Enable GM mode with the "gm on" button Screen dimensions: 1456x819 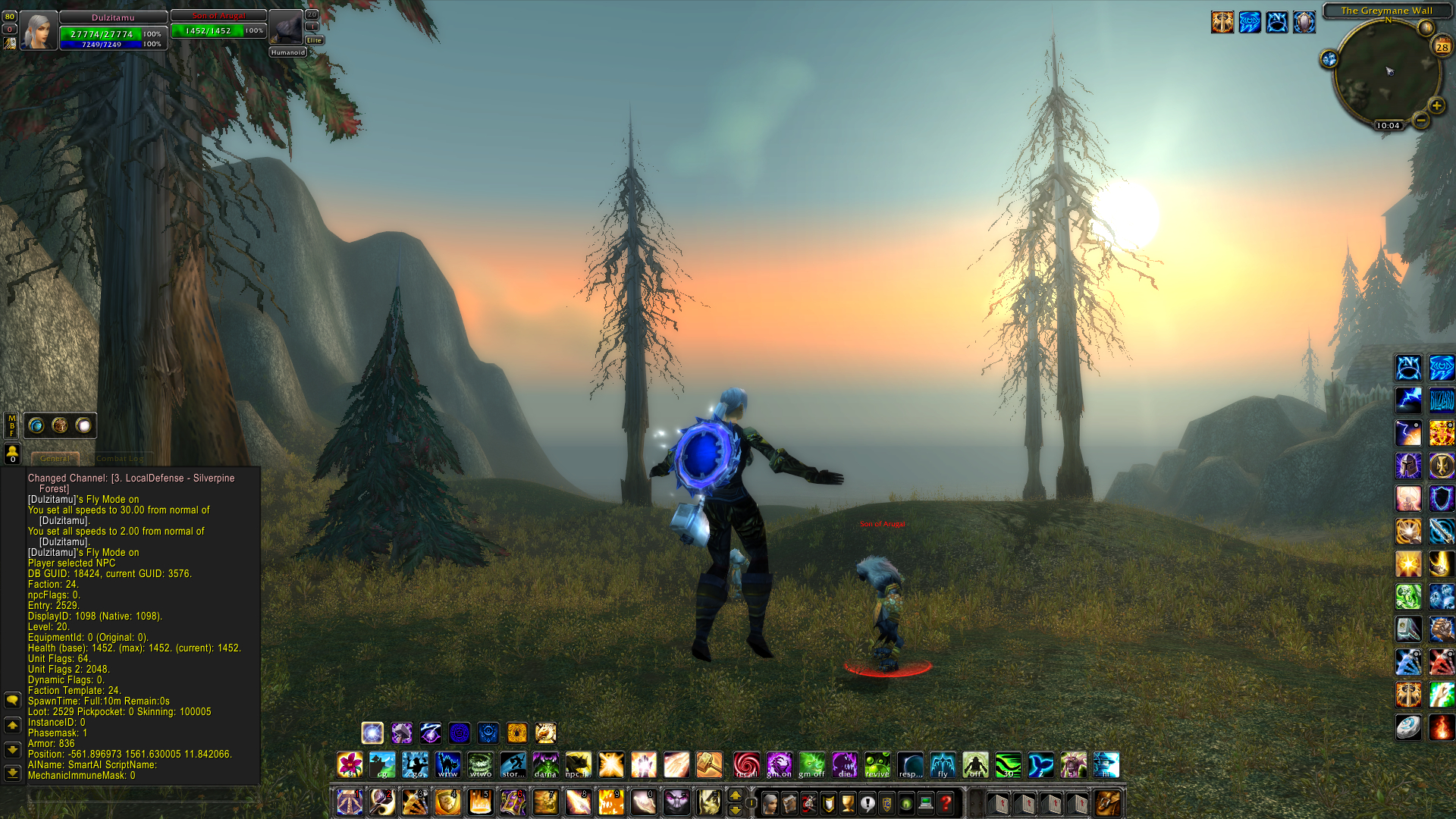[x=781, y=765]
